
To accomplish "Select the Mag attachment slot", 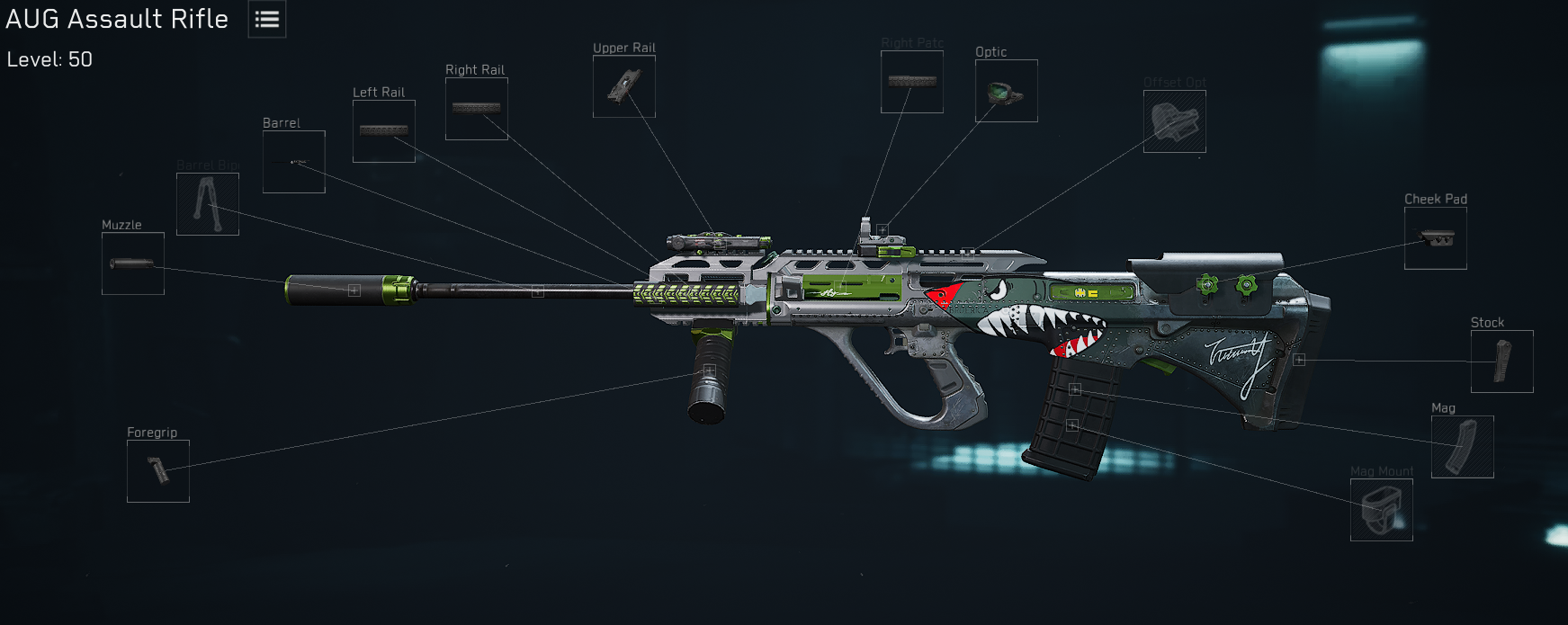I will (x=1463, y=447).
